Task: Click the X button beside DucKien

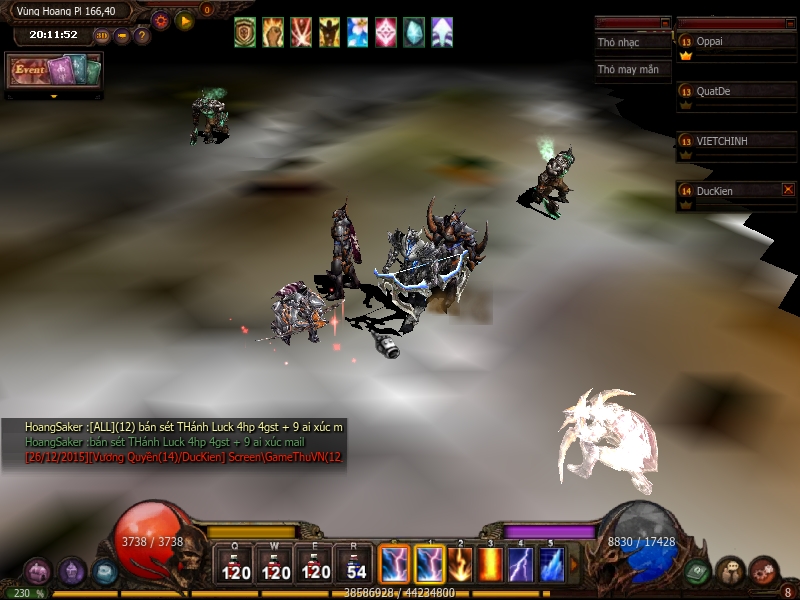Action: pyautogui.click(x=788, y=189)
